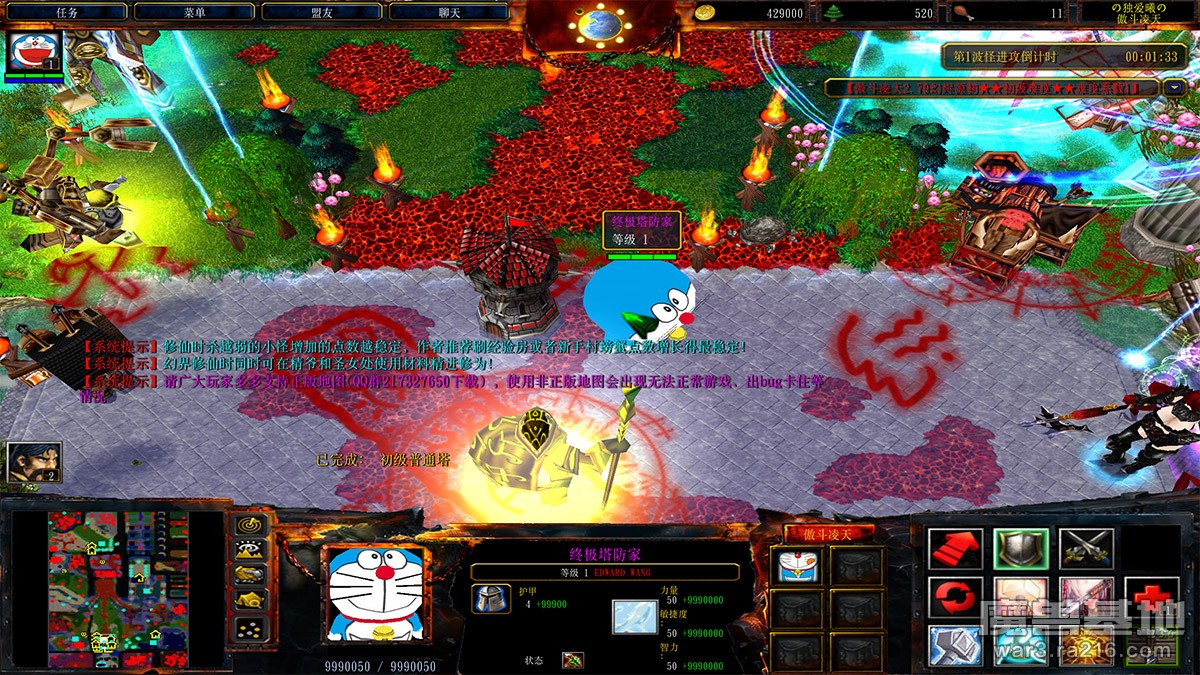Expand the multiboard dropdown arrow button
Image resolution: width=1200 pixels, height=675 pixels.
[x=1174, y=88]
